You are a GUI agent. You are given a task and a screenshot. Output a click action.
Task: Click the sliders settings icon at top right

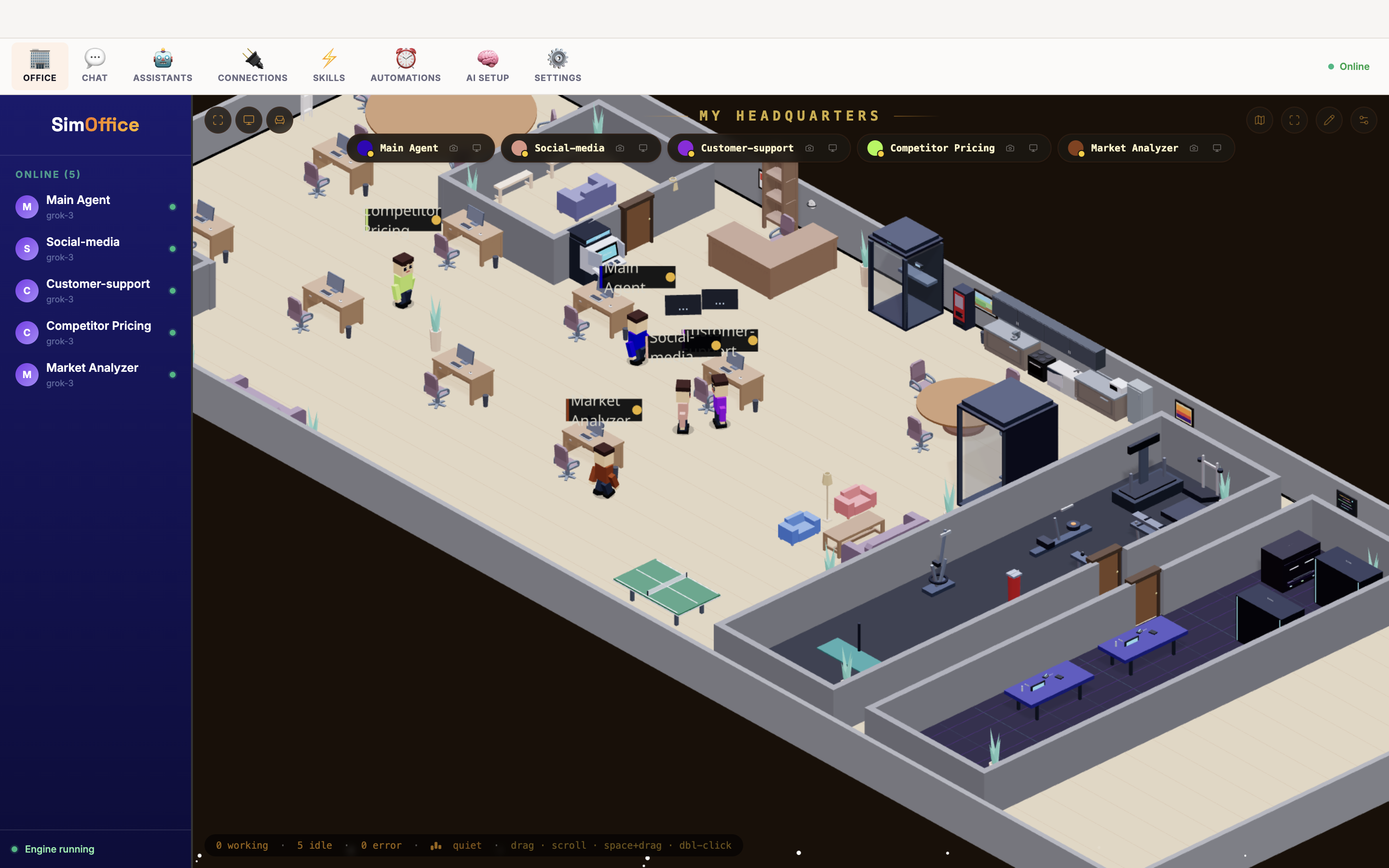click(x=1364, y=120)
